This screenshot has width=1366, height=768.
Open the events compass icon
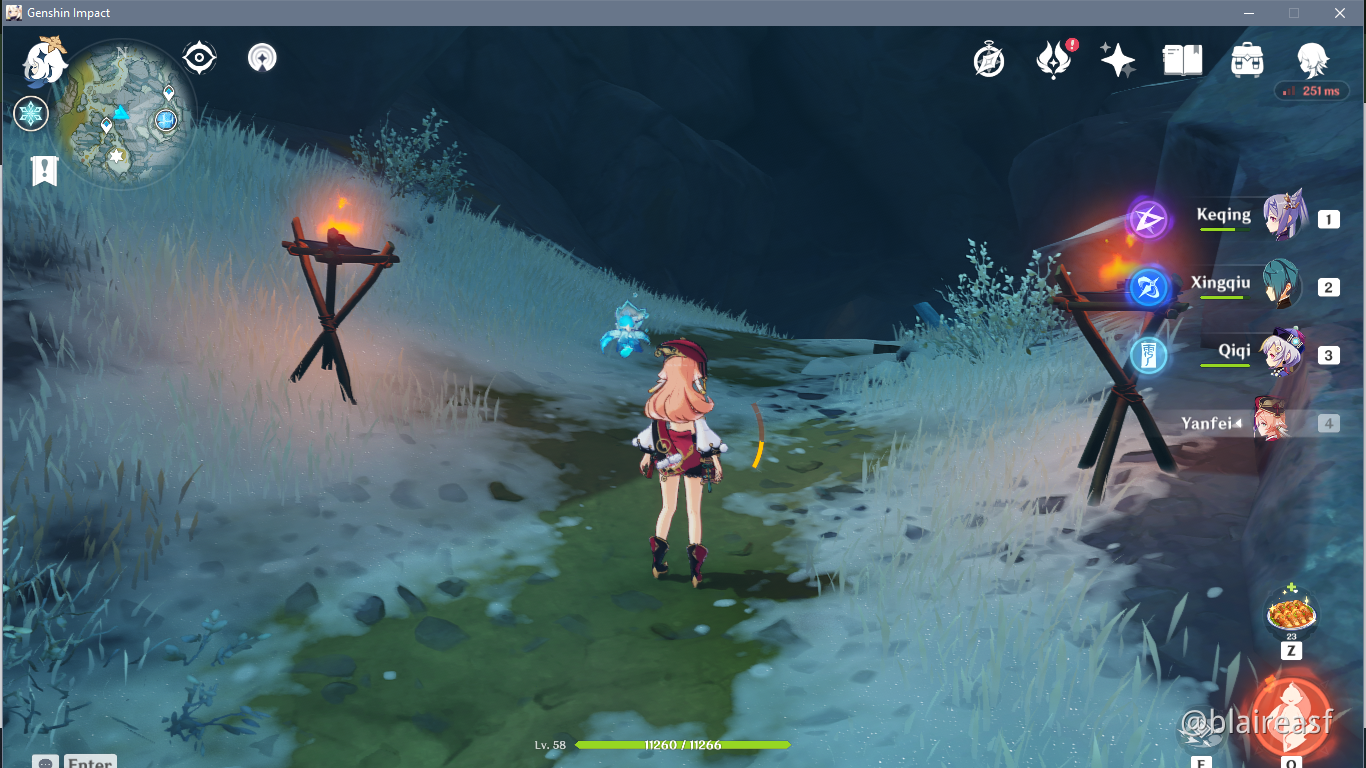989,61
